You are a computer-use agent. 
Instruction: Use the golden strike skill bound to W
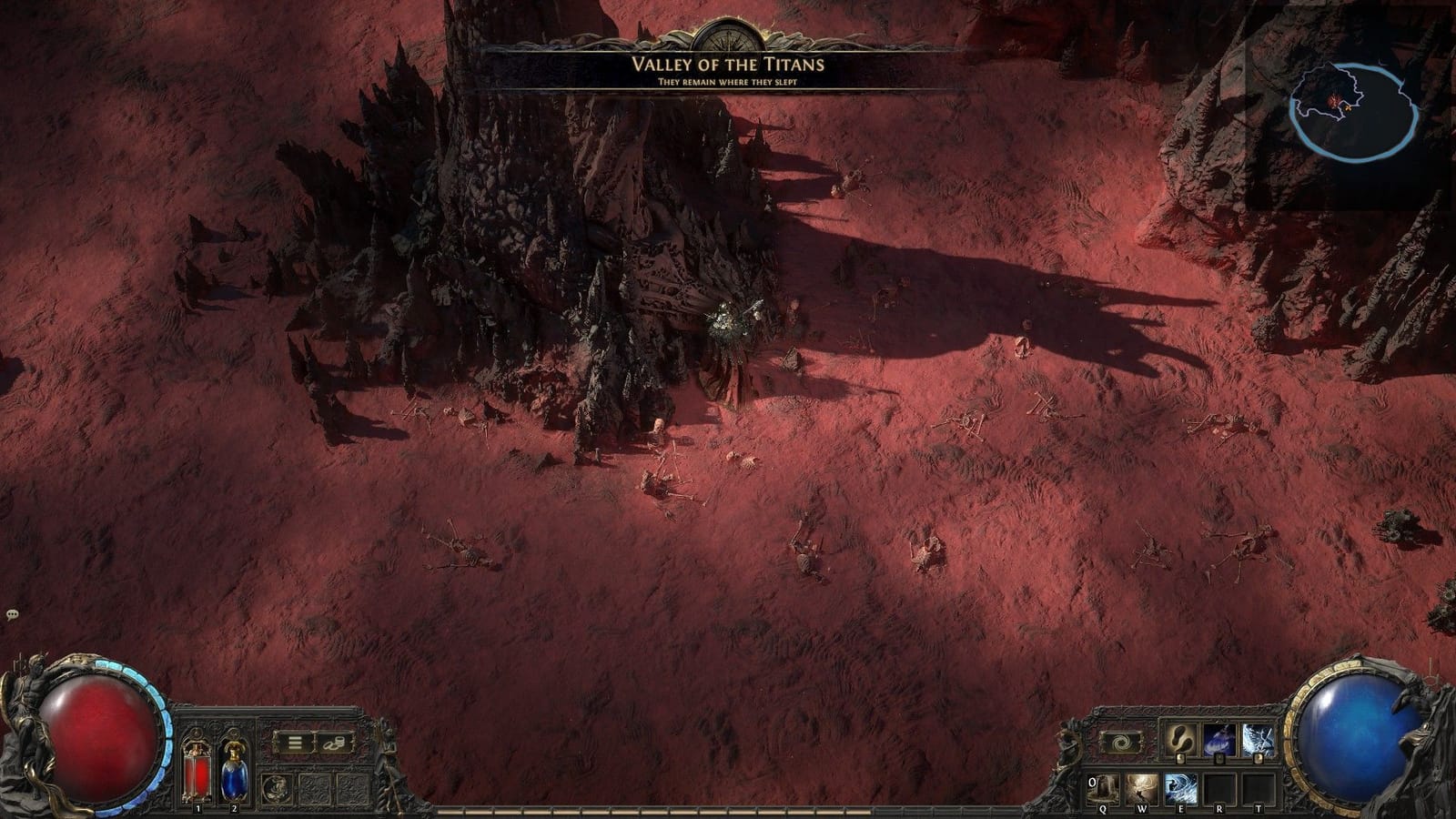pos(1141,788)
